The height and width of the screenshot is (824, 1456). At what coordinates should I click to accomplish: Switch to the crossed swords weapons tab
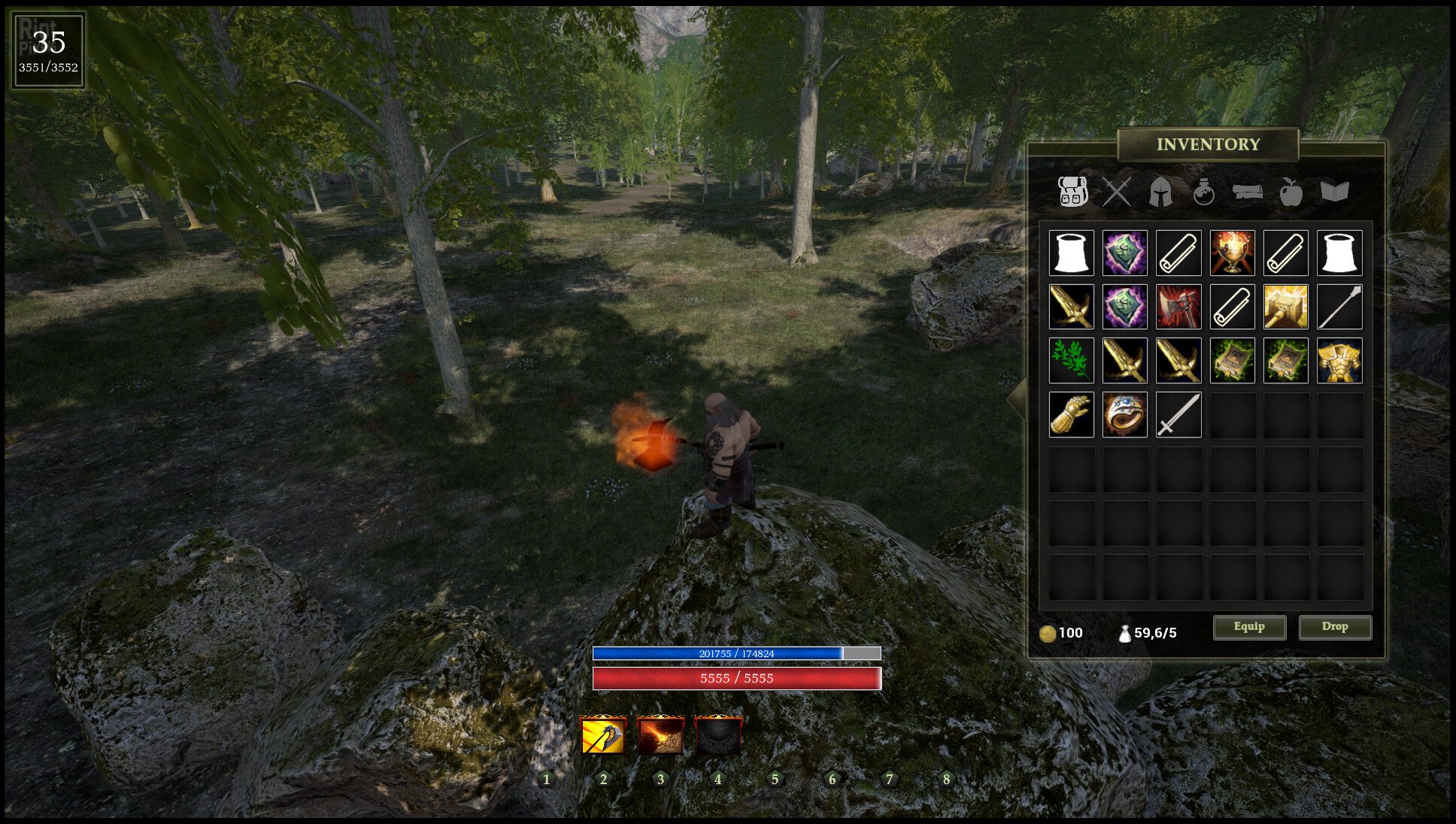click(x=1117, y=192)
